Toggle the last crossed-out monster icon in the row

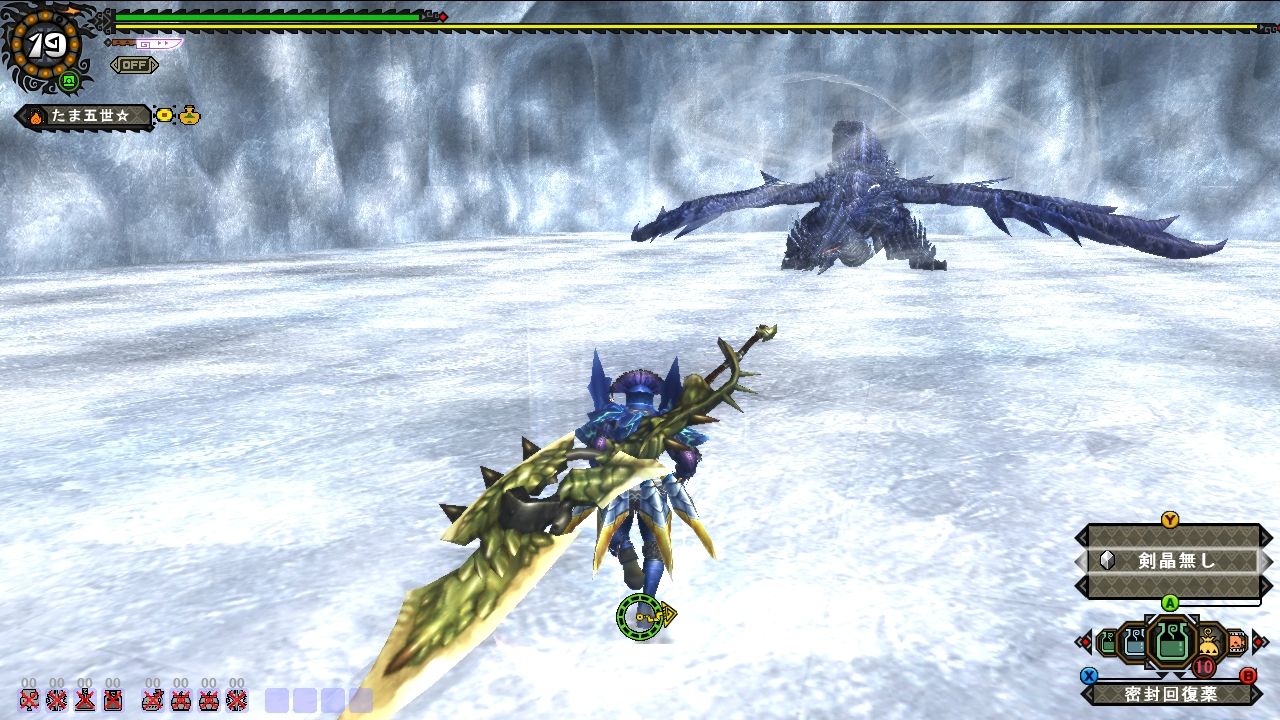pyautogui.click(x=236, y=702)
